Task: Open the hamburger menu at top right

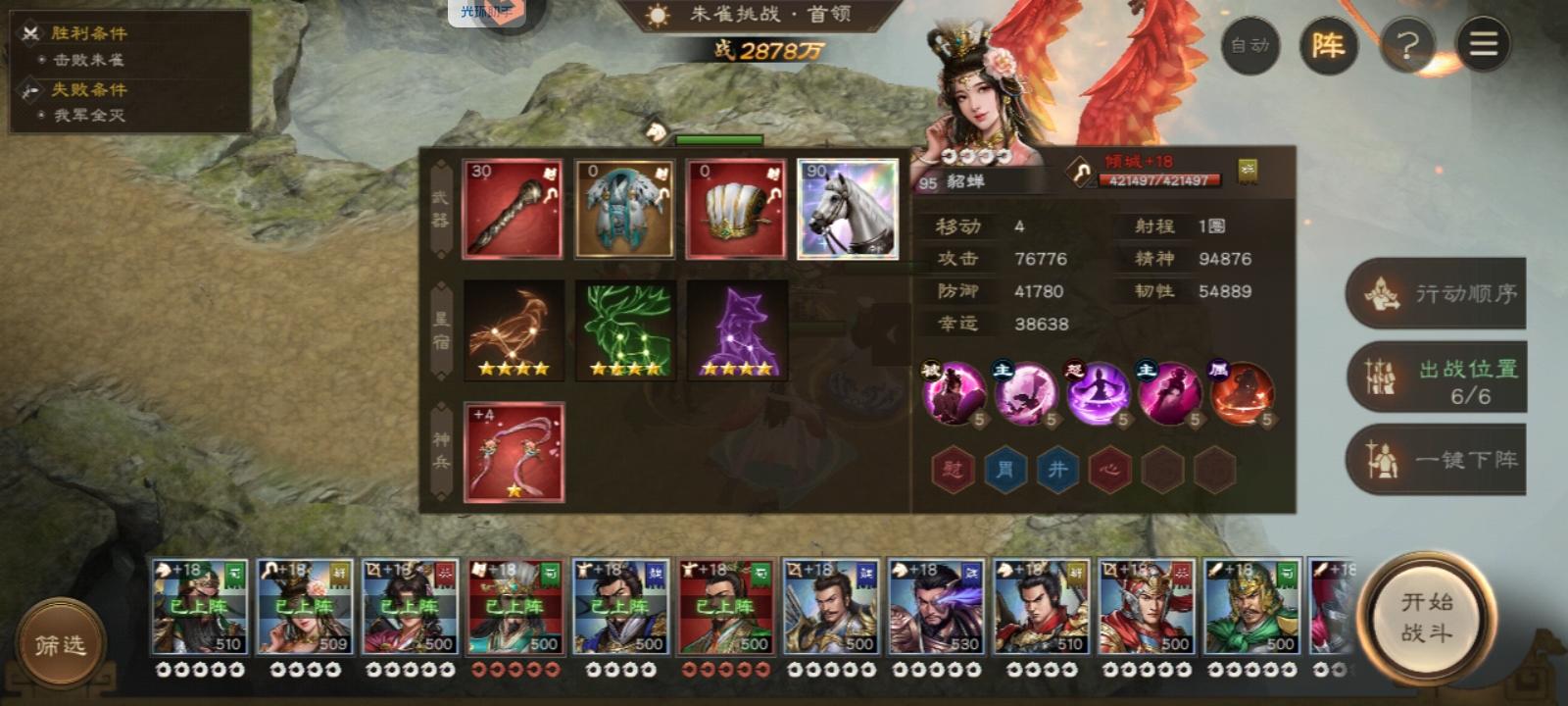Action: [1485, 44]
